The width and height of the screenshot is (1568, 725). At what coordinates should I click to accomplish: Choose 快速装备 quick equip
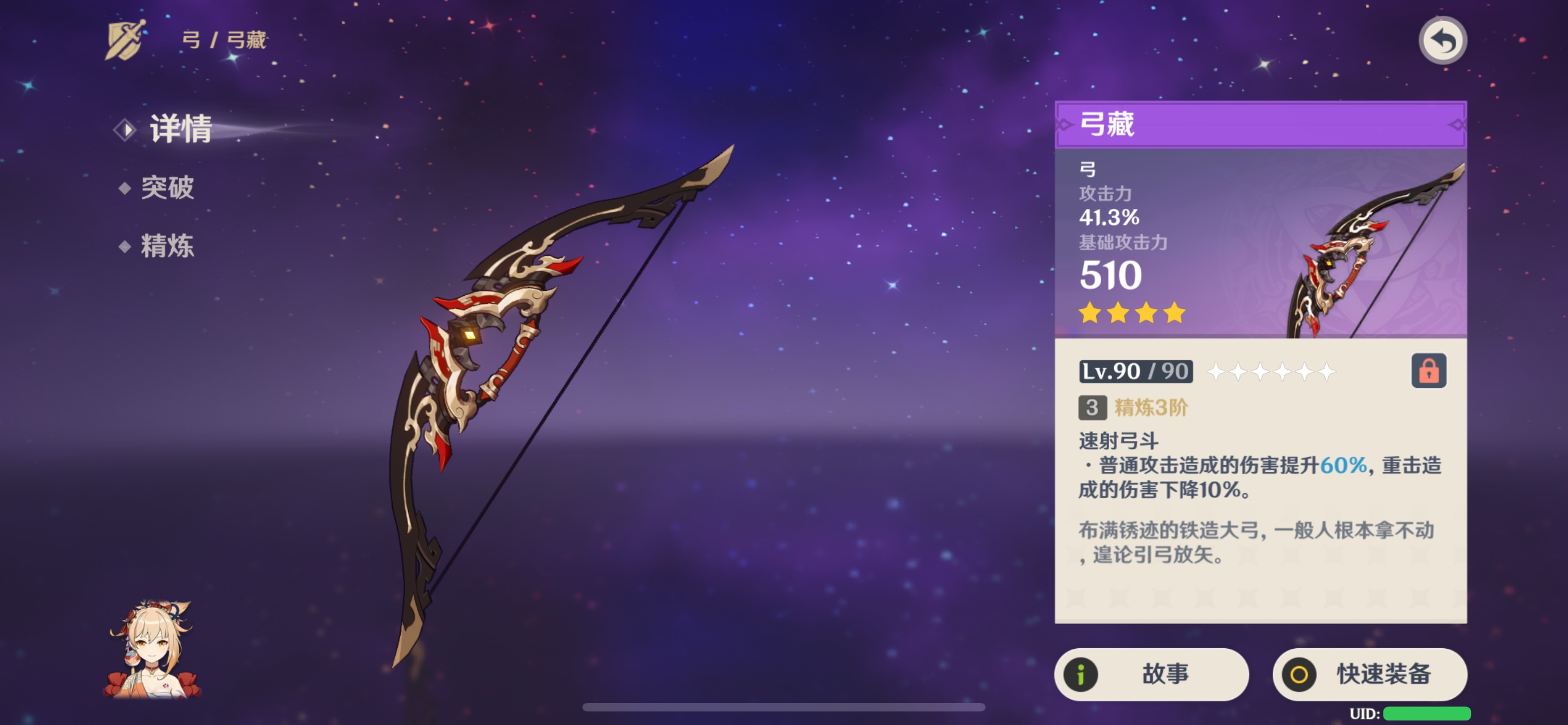(1369, 673)
